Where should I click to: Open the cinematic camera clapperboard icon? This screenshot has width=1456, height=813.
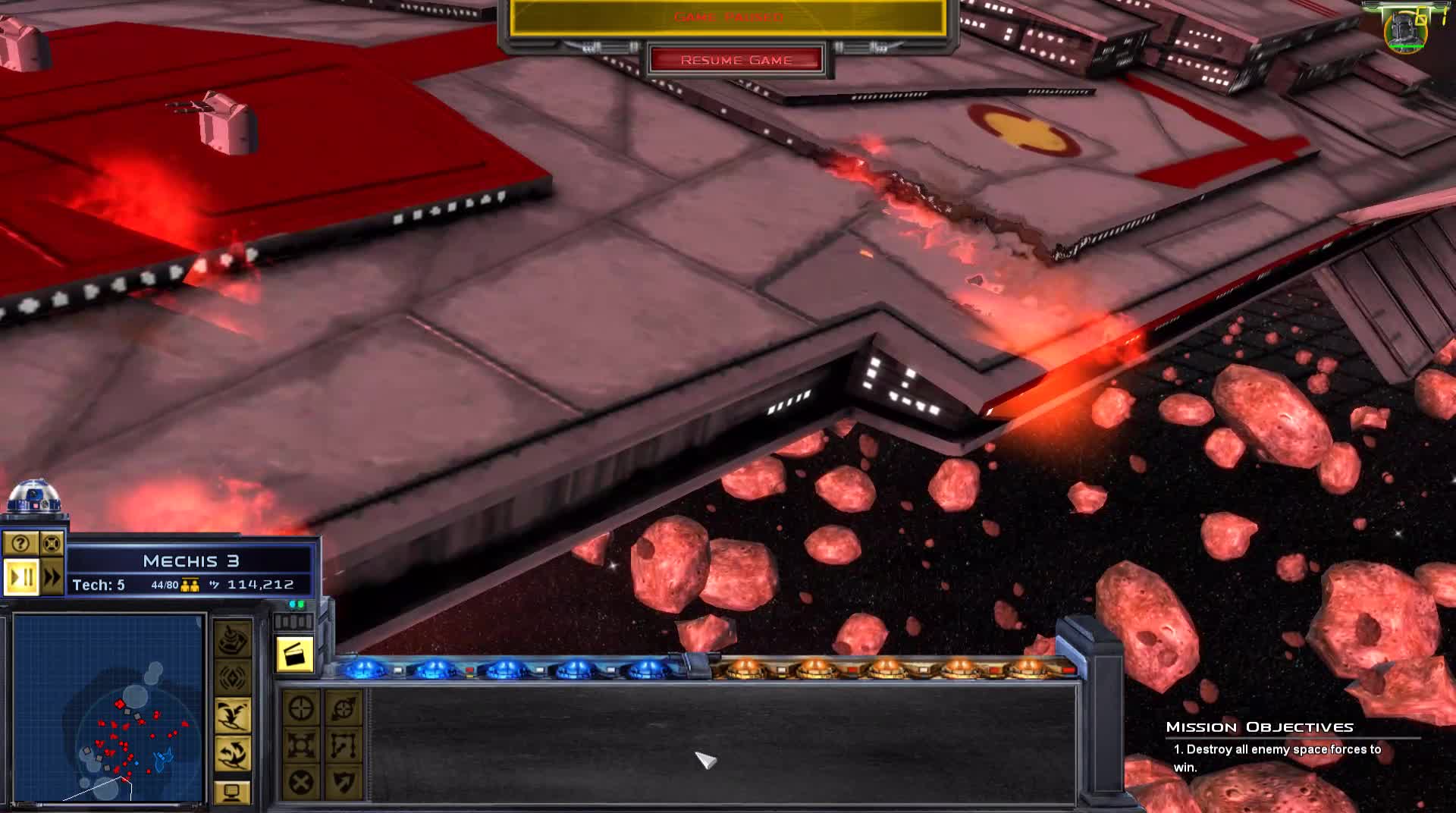coord(294,654)
